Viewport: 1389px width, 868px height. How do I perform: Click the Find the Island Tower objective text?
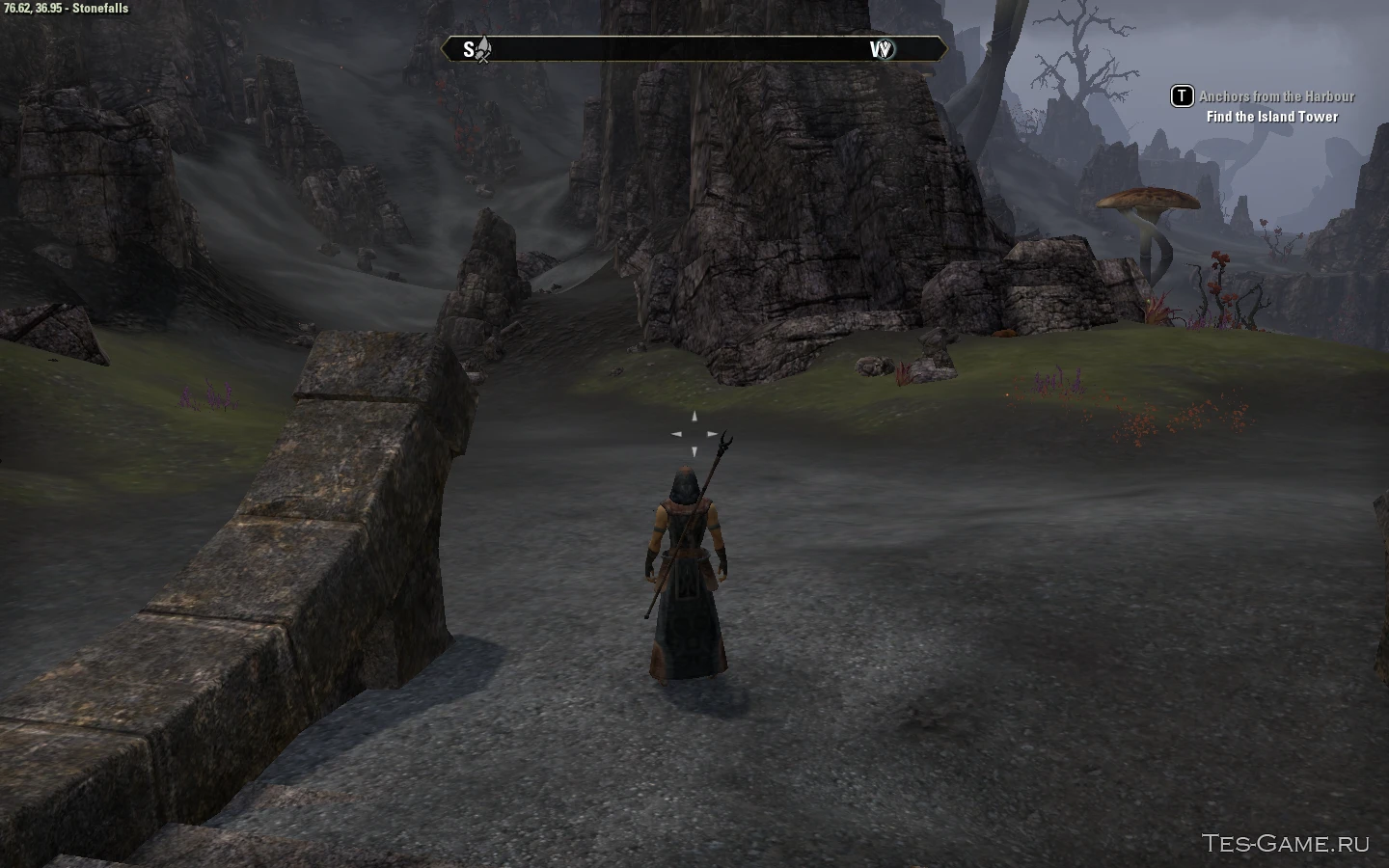click(1270, 116)
